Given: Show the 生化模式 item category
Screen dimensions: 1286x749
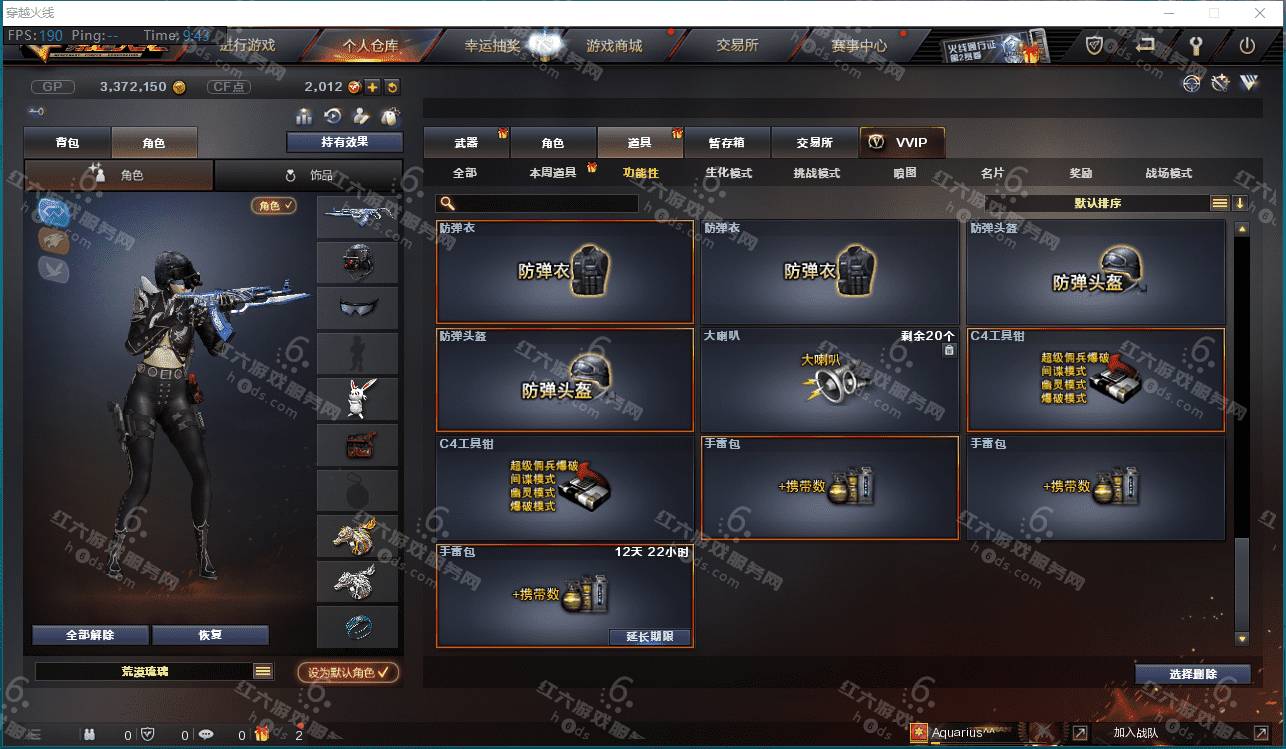Looking at the screenshot, I should (728, 173).
